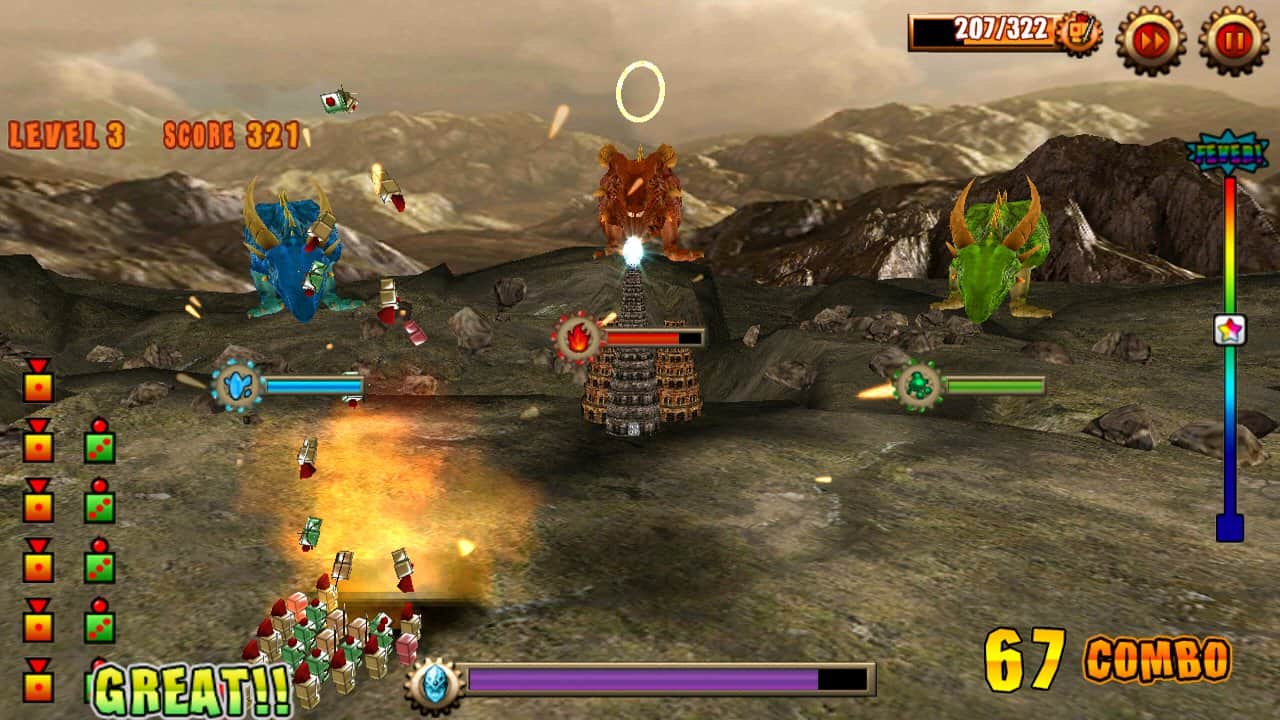The width and height of the screenshot is (1280, 720).
Task: Click the star marker on the Fever gauge
Action: pos(1229,330)
